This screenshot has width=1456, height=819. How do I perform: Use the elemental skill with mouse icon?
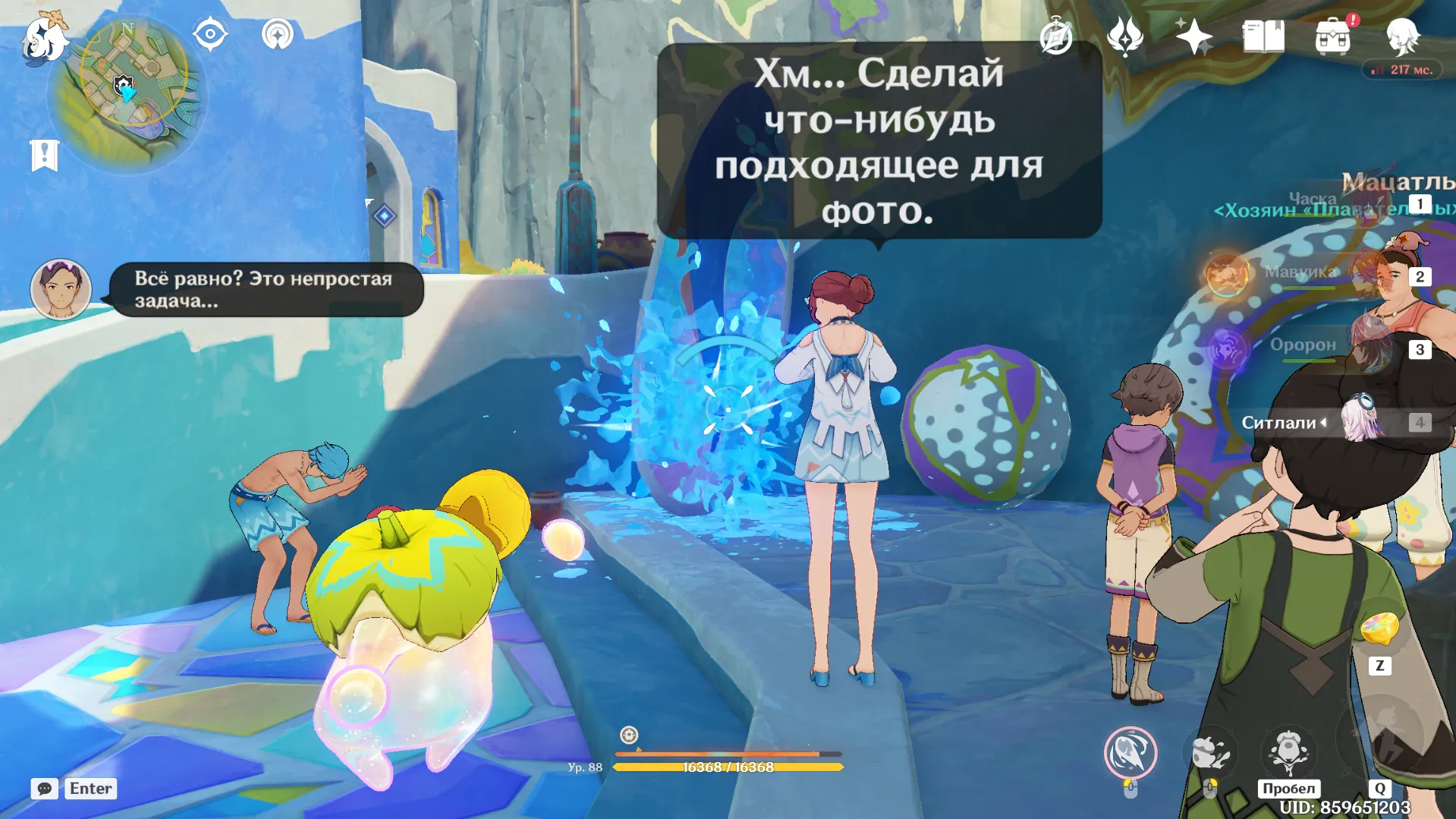[x=1132, y=752]
